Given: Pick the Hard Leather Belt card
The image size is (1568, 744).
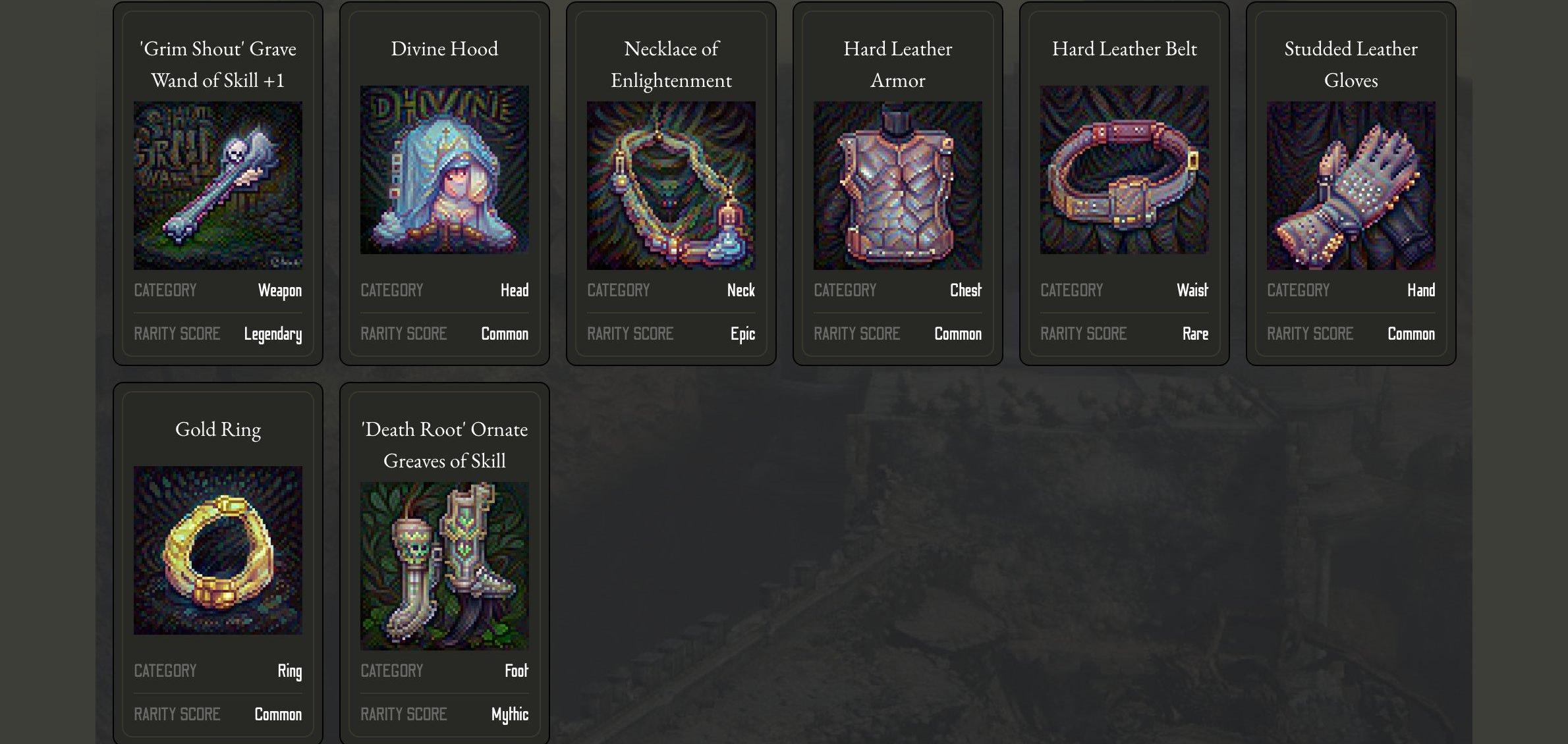Looking at the screenshot, I should point(1125,170).
